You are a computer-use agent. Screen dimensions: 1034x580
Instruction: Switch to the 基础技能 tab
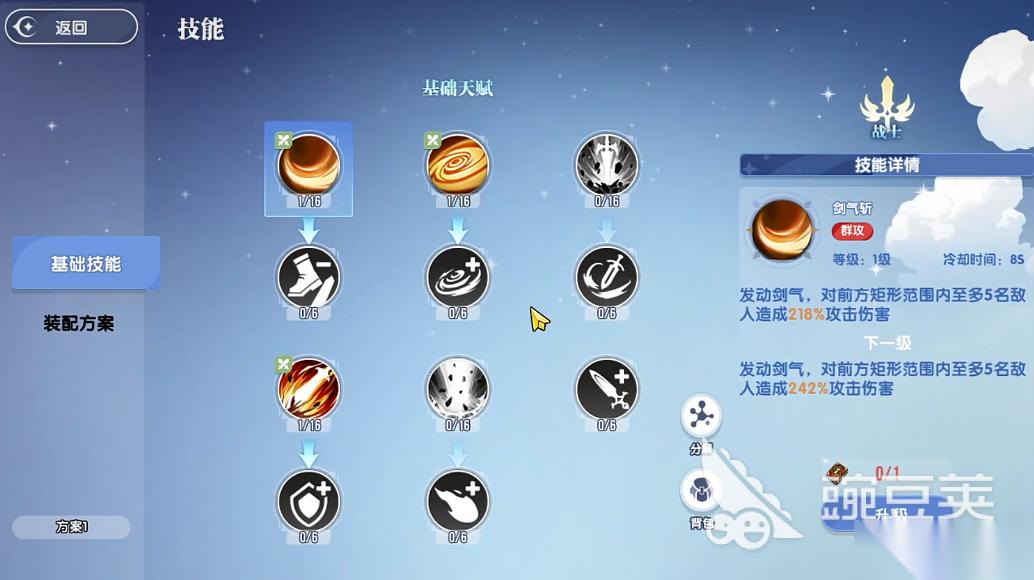pos(86,264)
